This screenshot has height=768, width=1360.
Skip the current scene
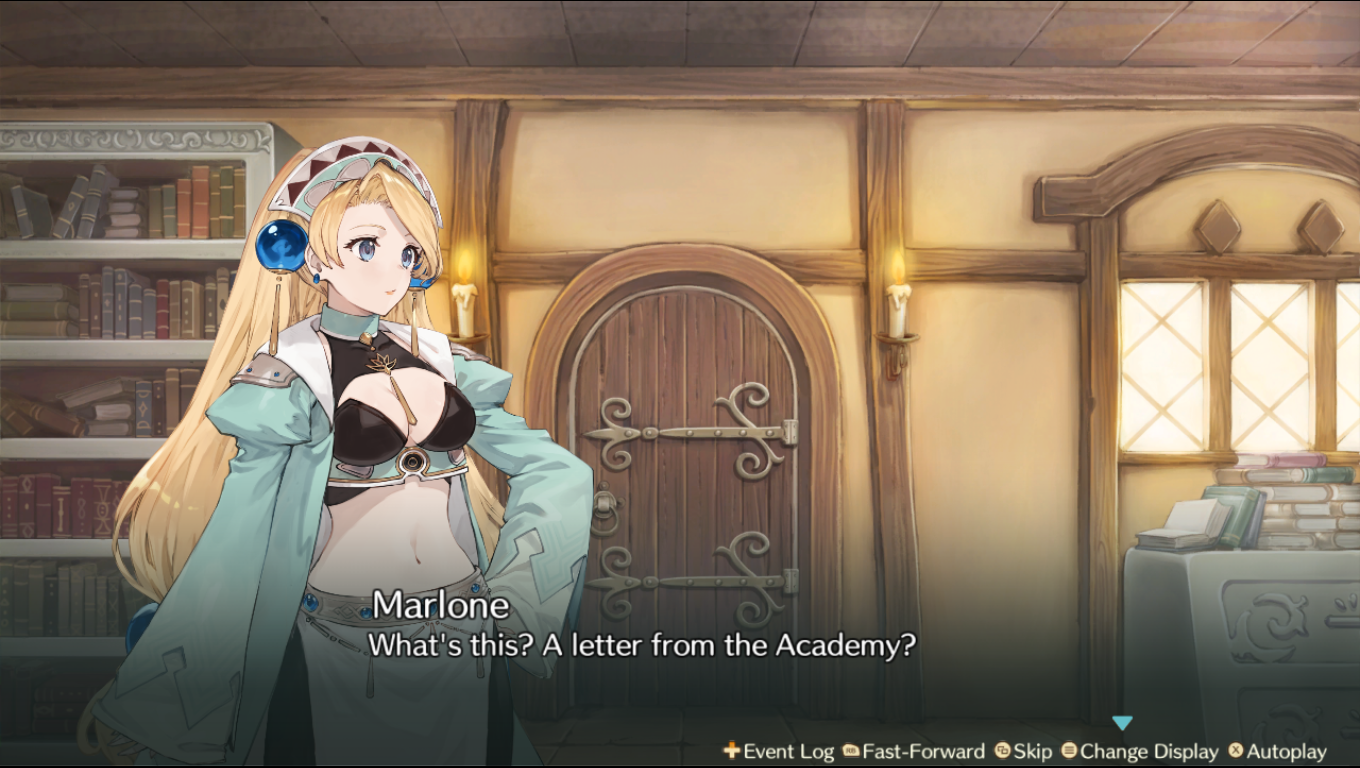pyautogui.click(x=1023, y=751)
